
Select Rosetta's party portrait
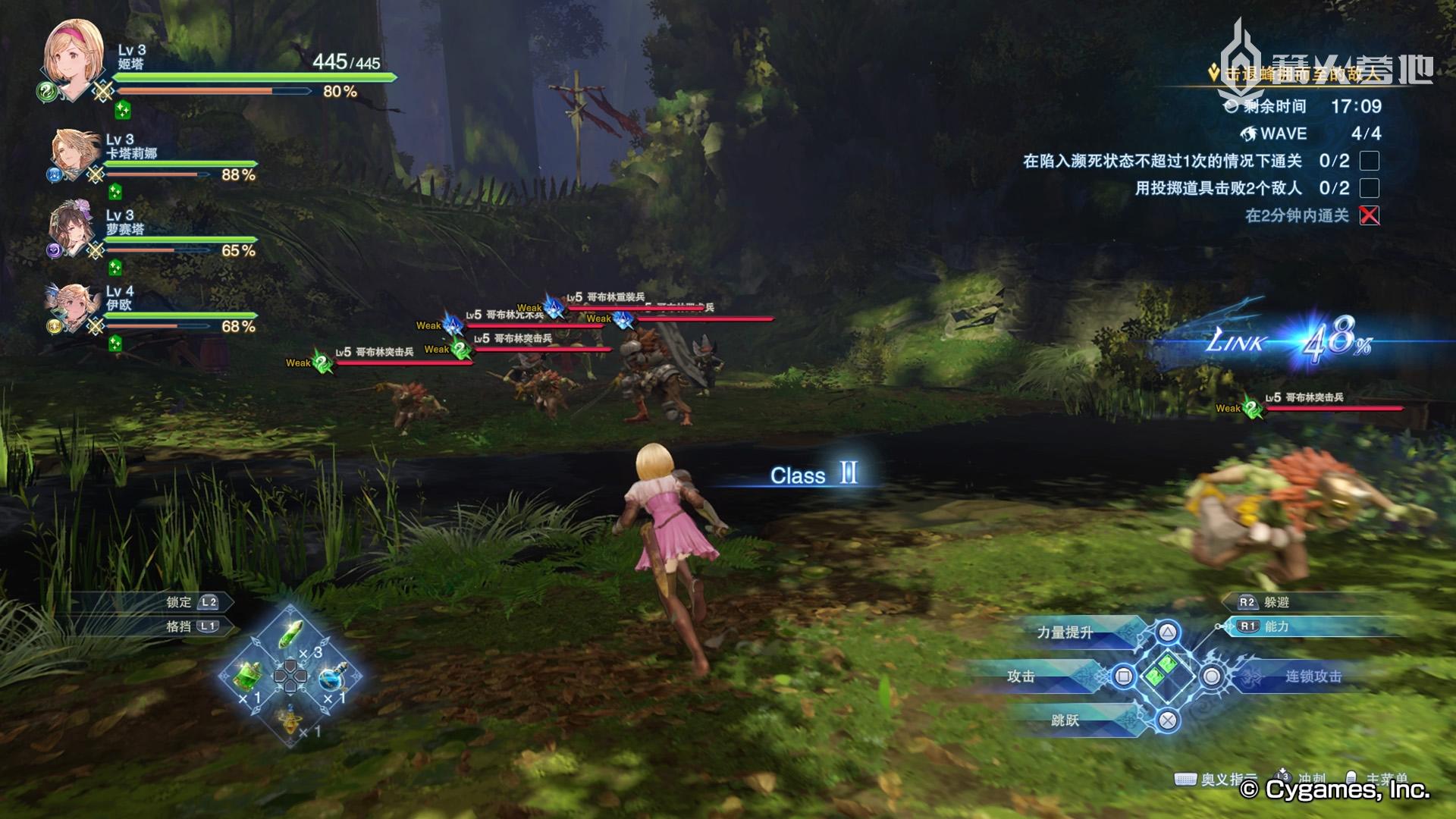pyautogui.click(x=72, y=227)
